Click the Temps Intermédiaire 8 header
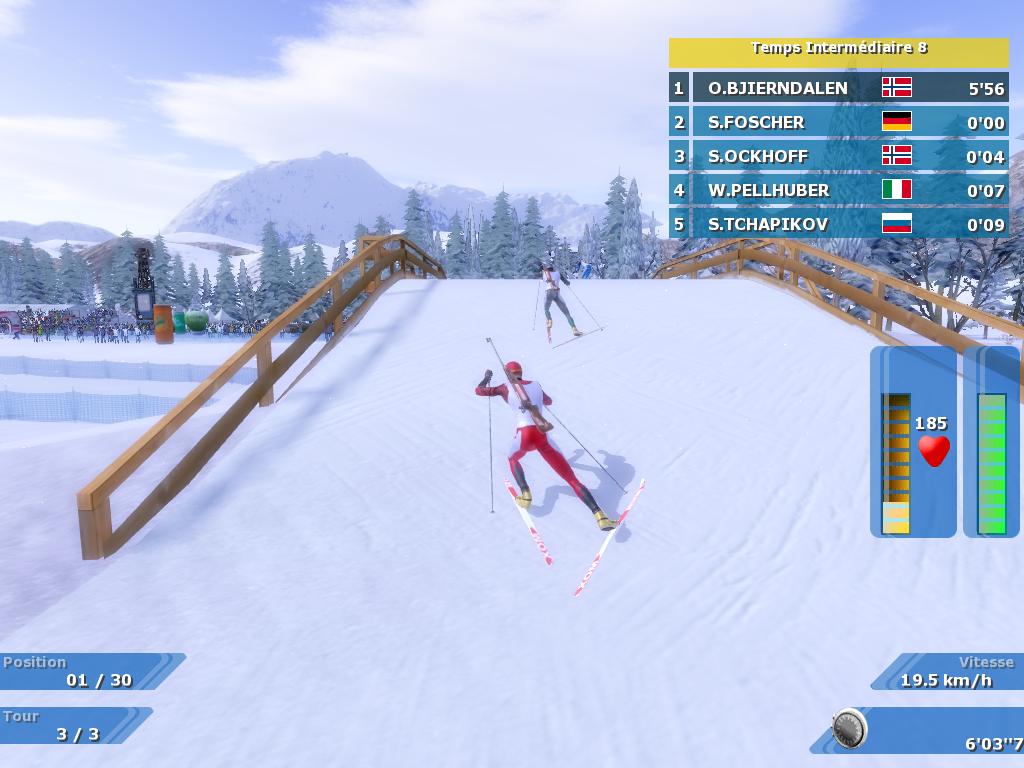The height and width of the screenshot is (768, 1024). pyautogui.click(x=838, y=50)
